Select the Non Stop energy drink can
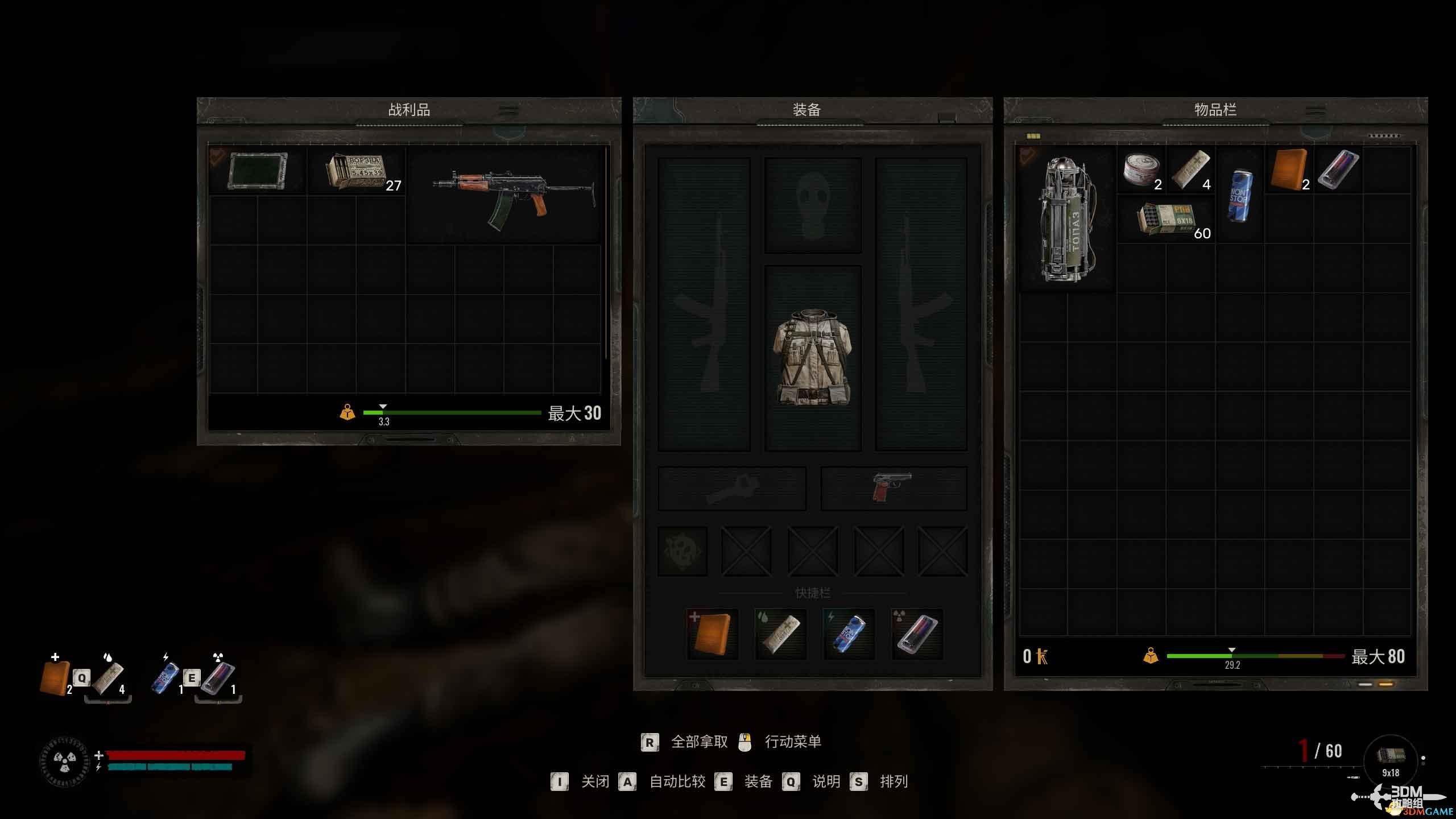The image size is (1456, 819). (1239, 195)
